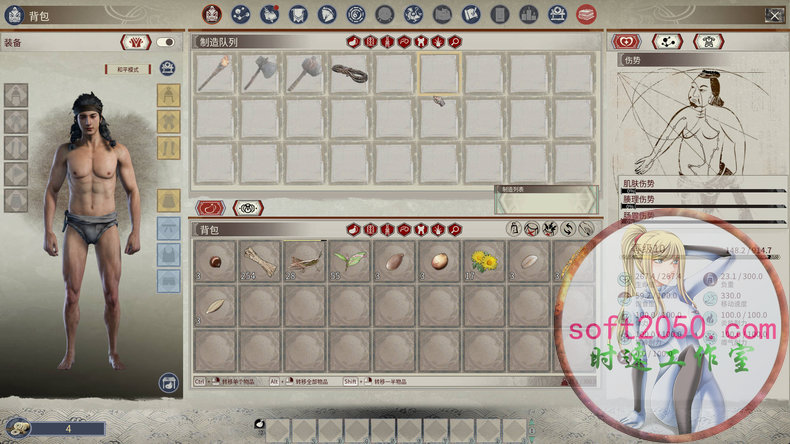Switch to the red swirl backpack tab
The width and height of the screenshot is (790, 444).
[x=210, y=208]
